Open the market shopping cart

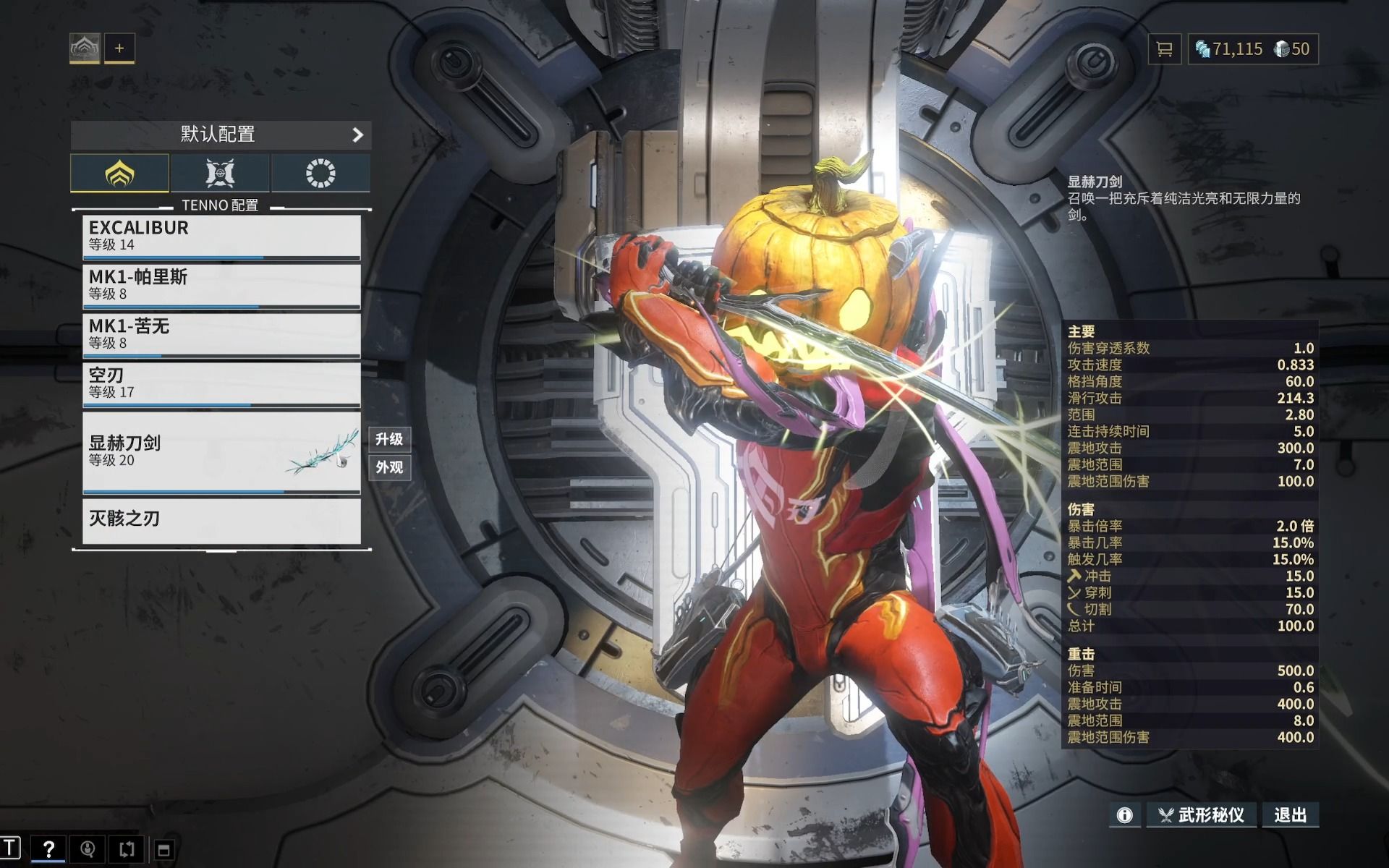[x=1165, y=49]
